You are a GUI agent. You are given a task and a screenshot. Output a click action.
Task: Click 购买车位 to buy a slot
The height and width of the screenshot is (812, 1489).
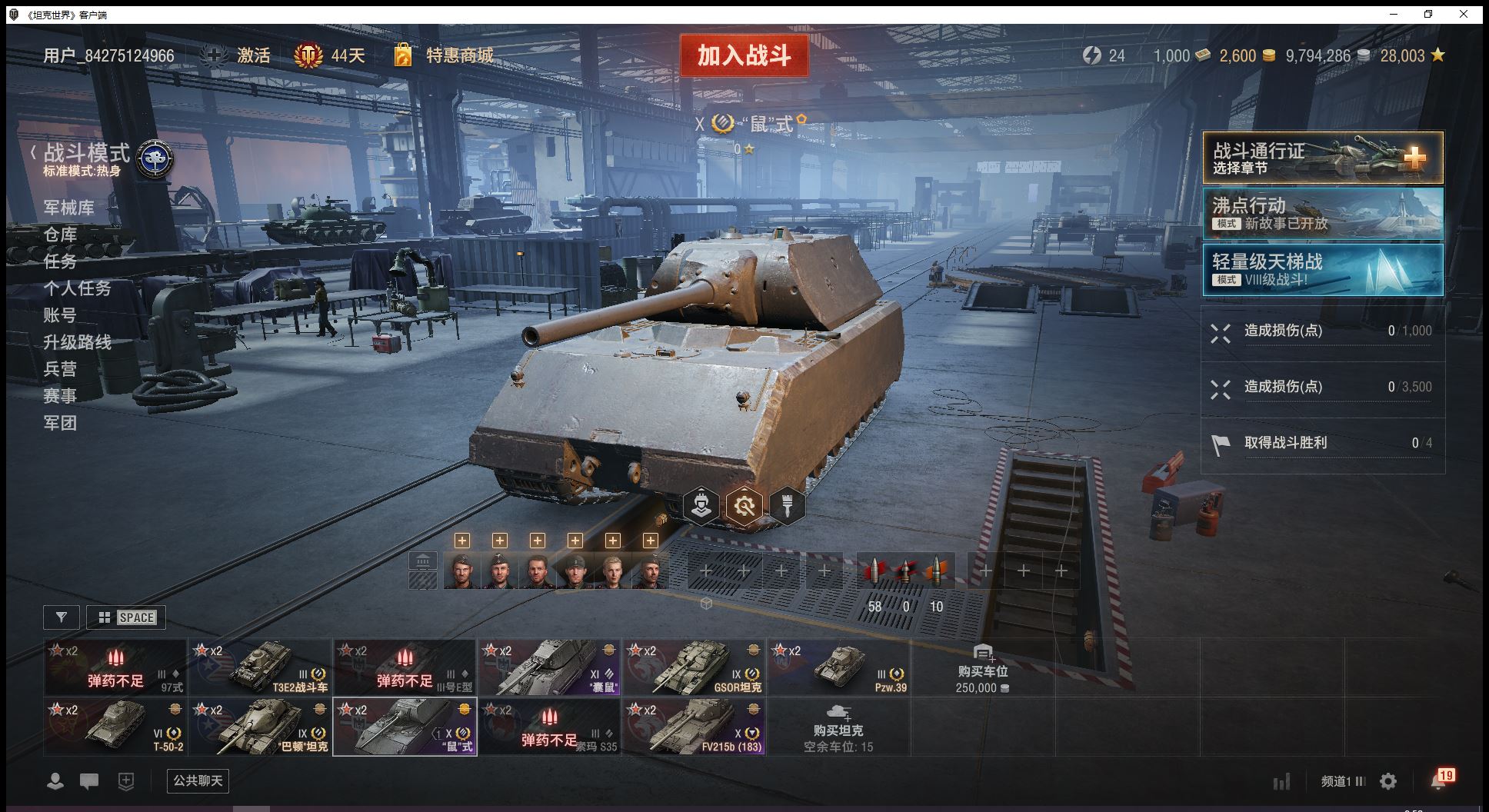click(982, 667)
